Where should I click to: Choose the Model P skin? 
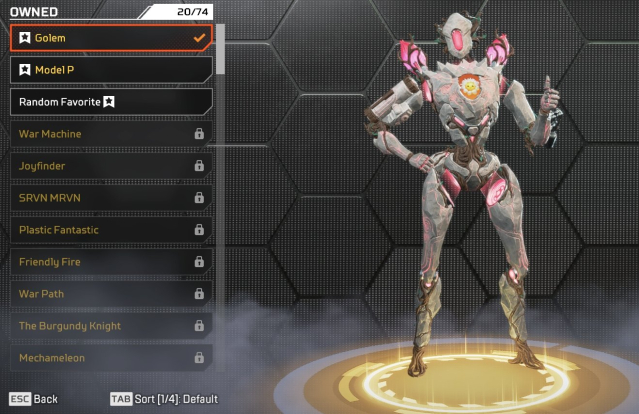110,70
